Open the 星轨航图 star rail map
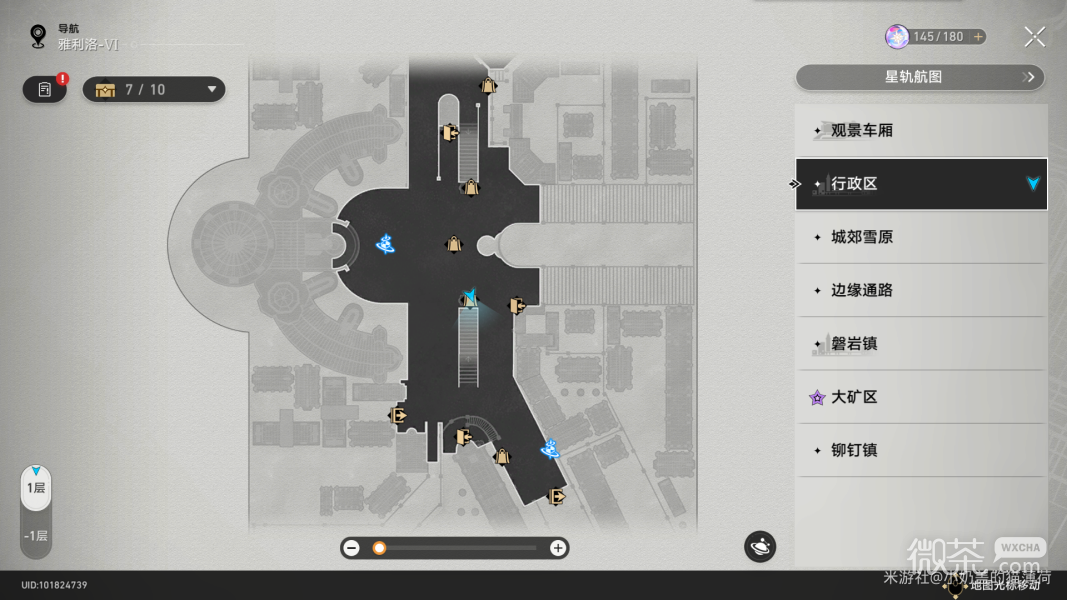The height and width of the screenshot is (600, 1067). [919, 77]
